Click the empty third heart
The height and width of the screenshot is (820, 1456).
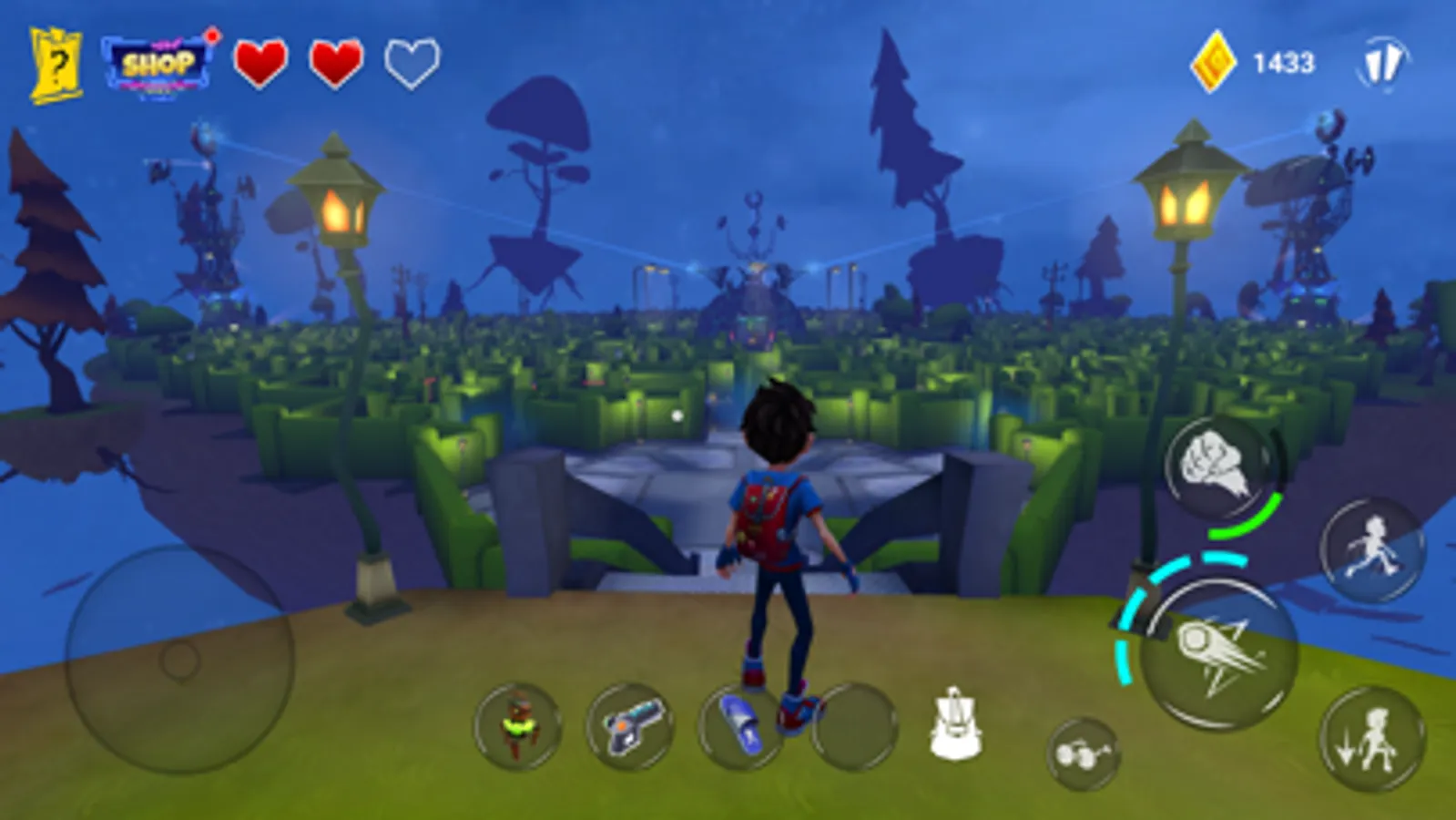(411, 62)
